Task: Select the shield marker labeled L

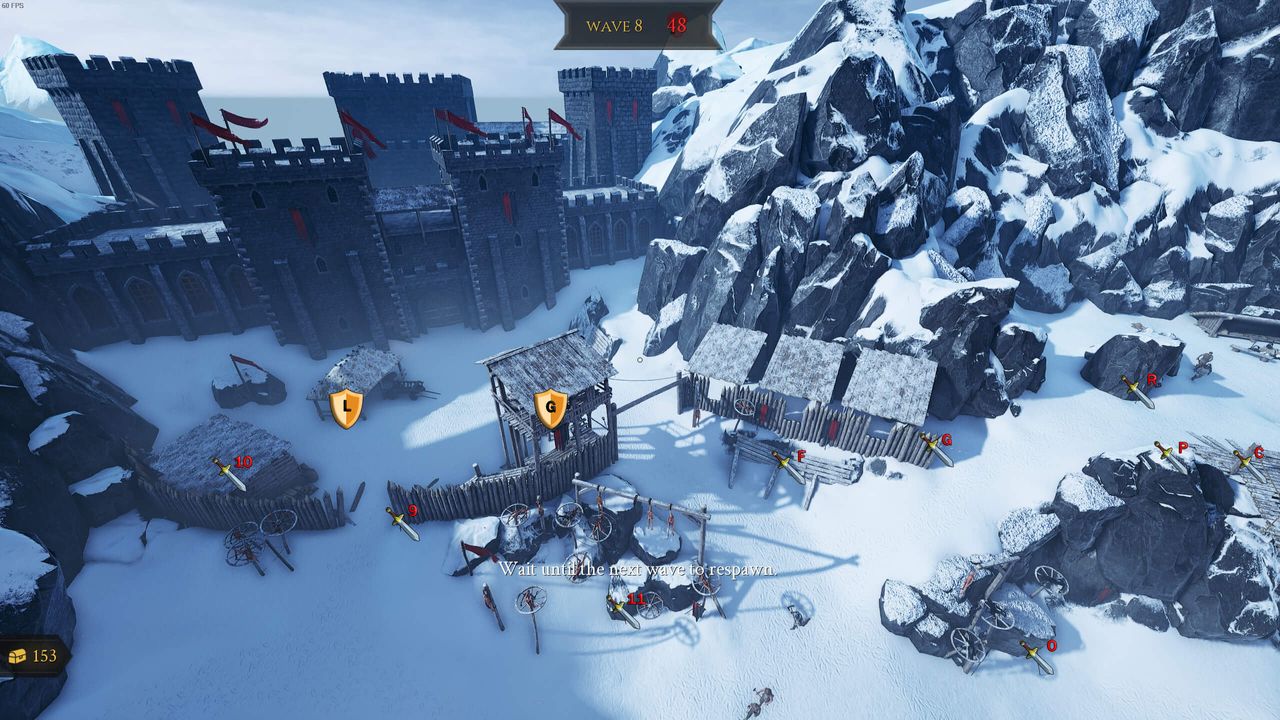Action: 346,408
